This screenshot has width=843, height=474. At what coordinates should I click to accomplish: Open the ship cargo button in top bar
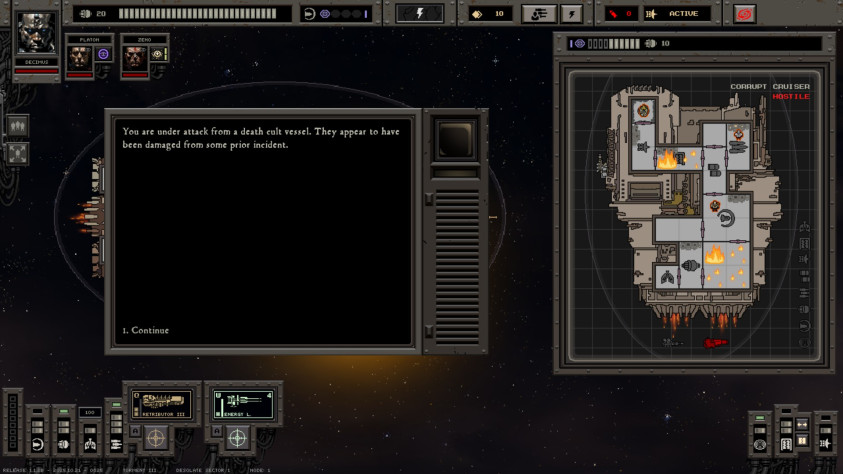click(x=539, y=14)
